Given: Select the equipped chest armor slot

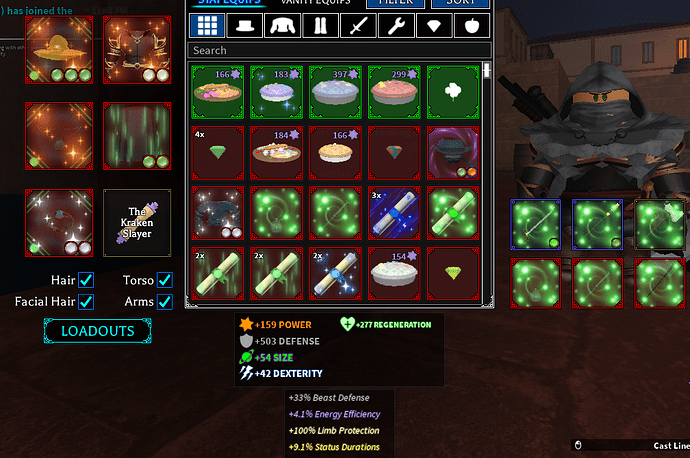Looking at the screenshot, I should click(x=138, y=50).
